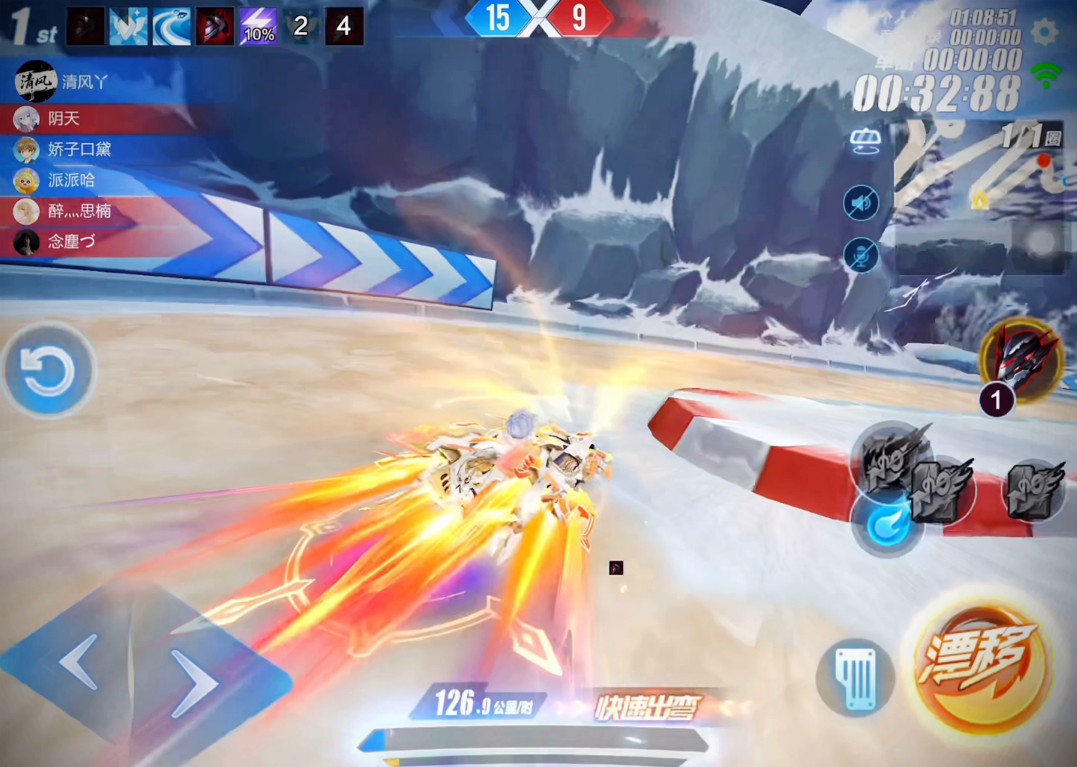Activate the red wolf helmet skill
This screenshot has height=767, width=1077.
point(1021,359)
